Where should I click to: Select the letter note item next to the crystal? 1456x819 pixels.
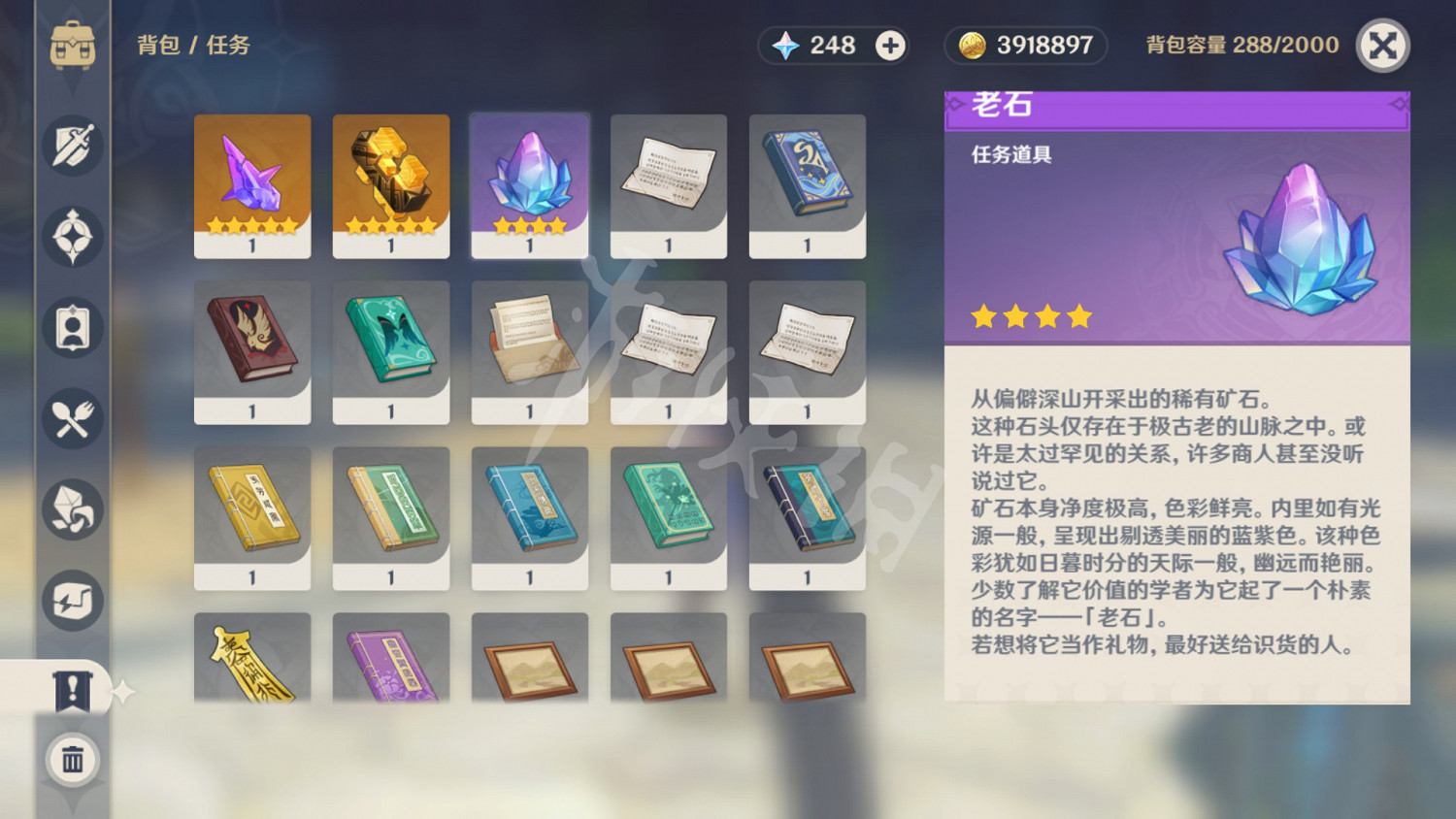[x=669, y=184]
